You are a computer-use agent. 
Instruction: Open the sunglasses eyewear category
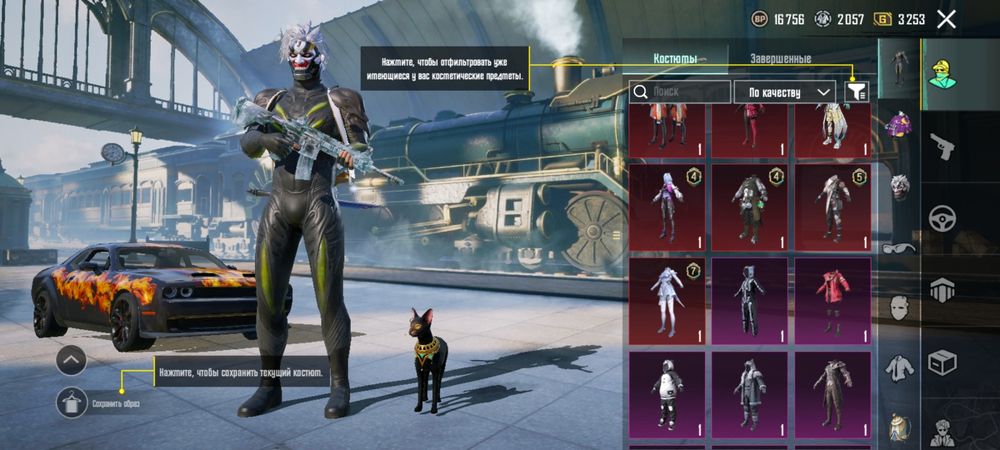[899, 247]
